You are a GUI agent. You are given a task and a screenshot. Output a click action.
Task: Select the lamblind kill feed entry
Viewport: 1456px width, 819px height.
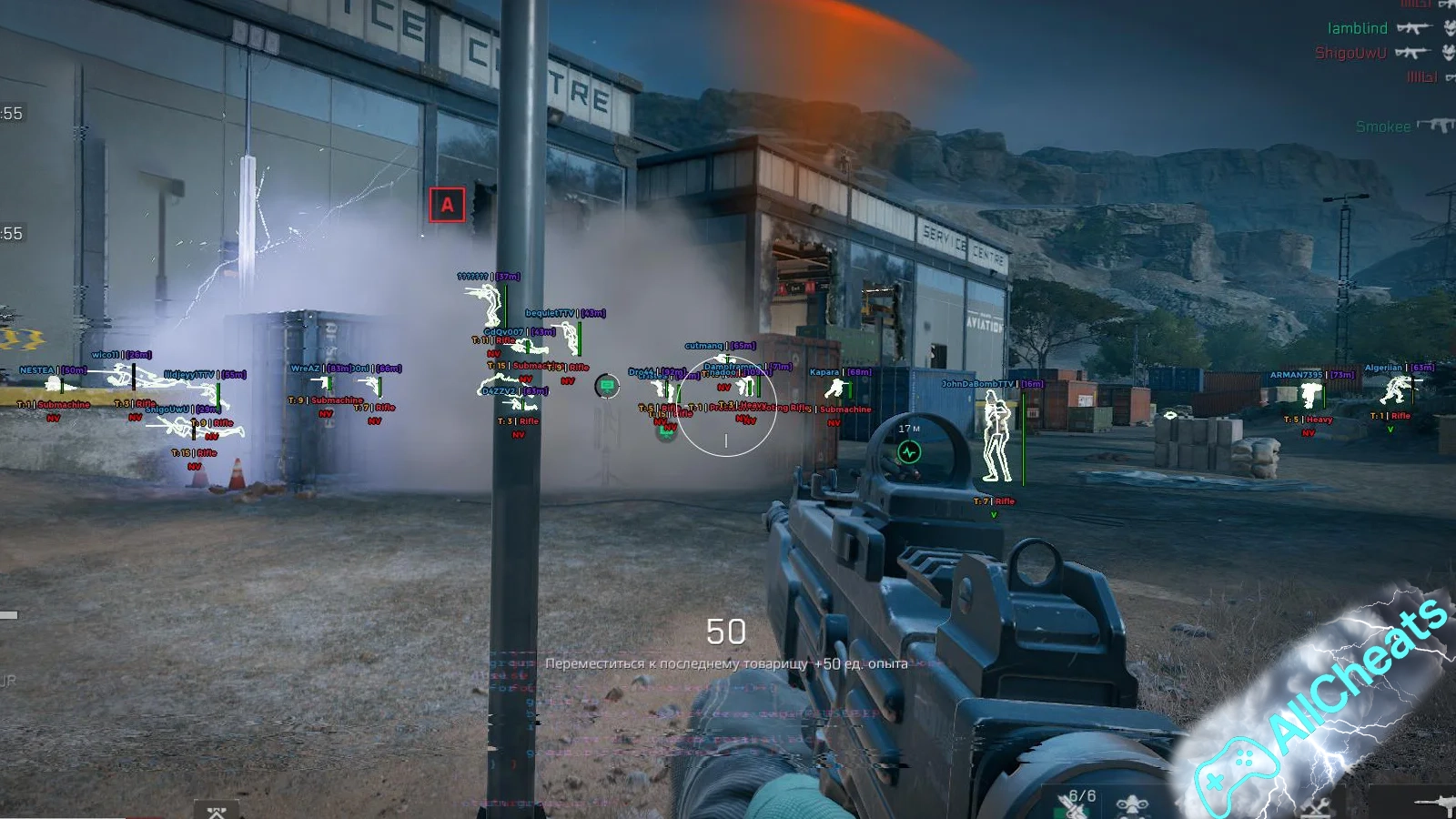[1357, 28]
